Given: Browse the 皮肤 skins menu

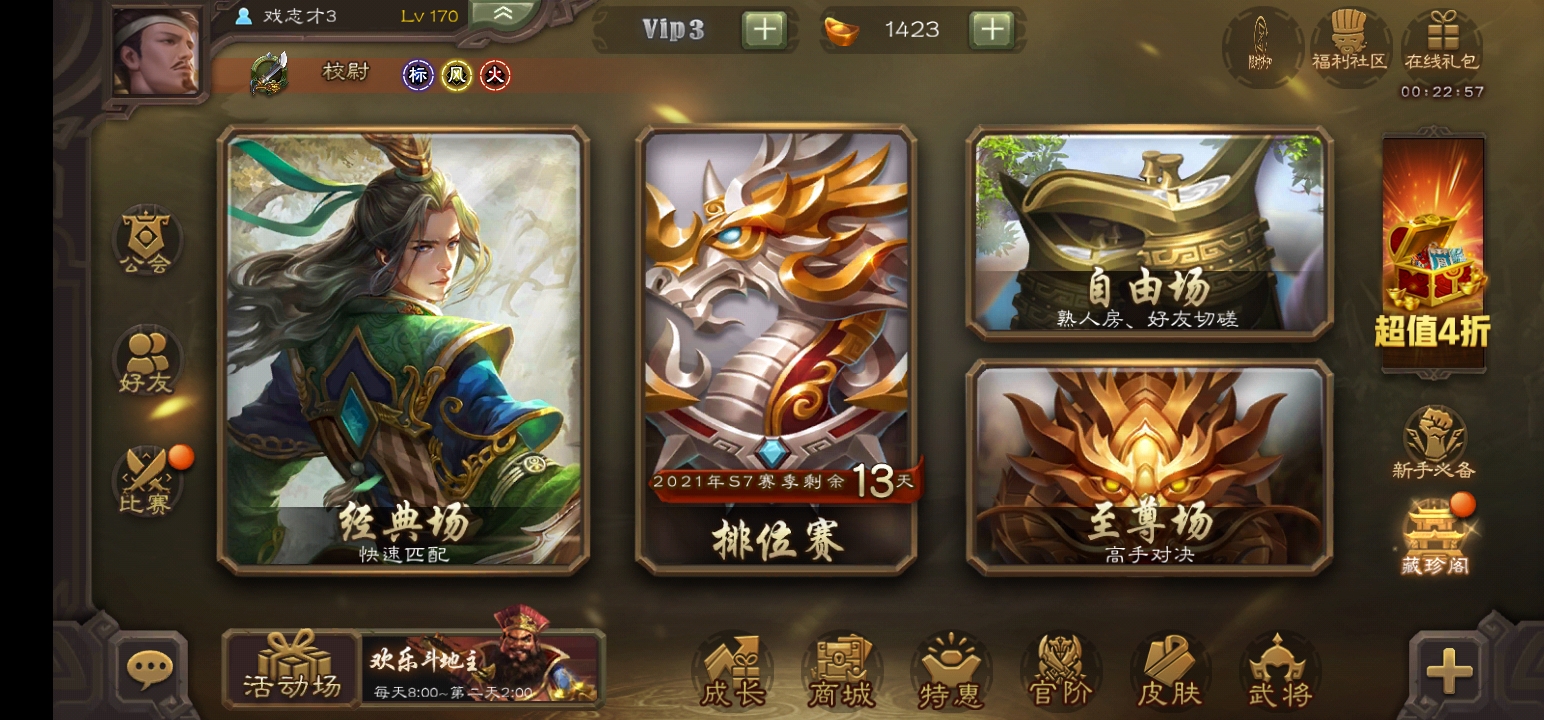Looking at the screenshot, I should [1168, 670].
